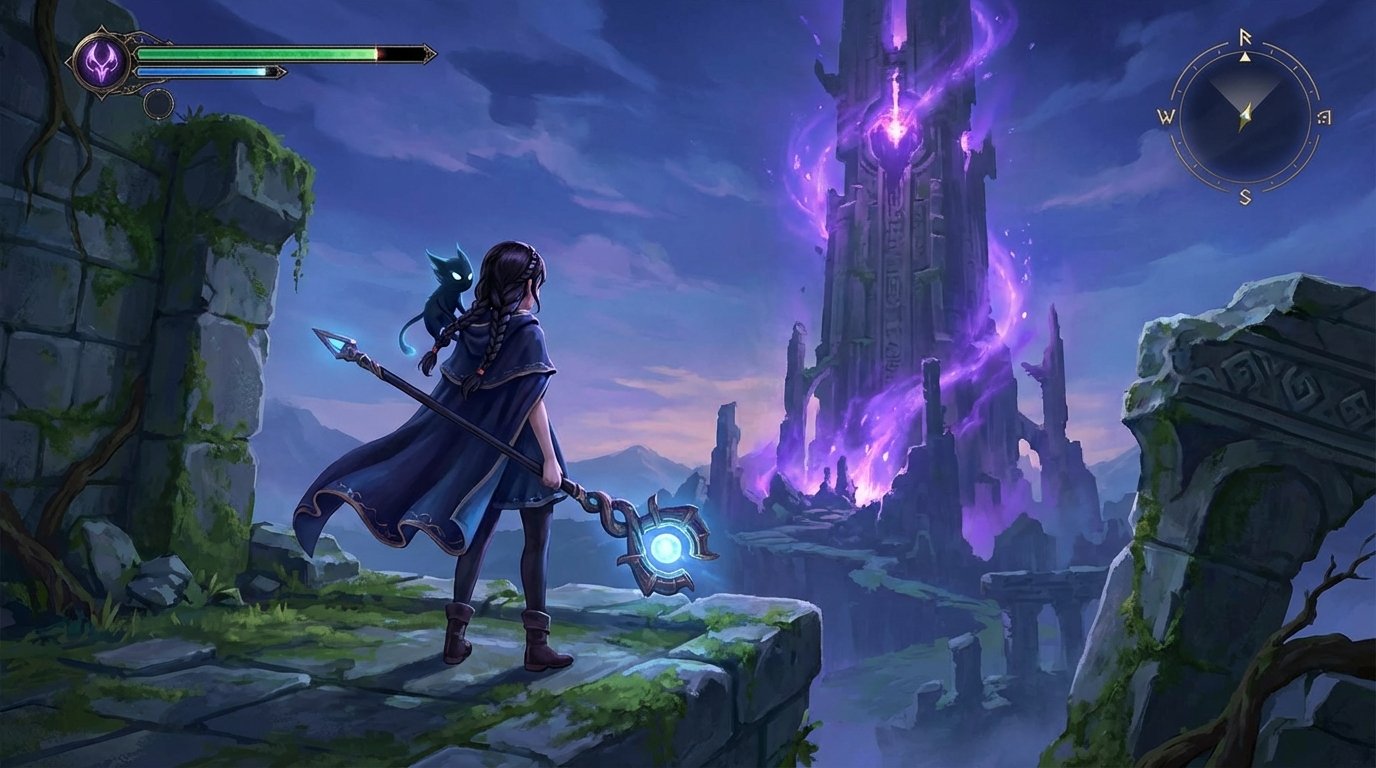
Task: Click the south rune marker on the compass
Action: pyautogui.click(x=1245, y=196)
